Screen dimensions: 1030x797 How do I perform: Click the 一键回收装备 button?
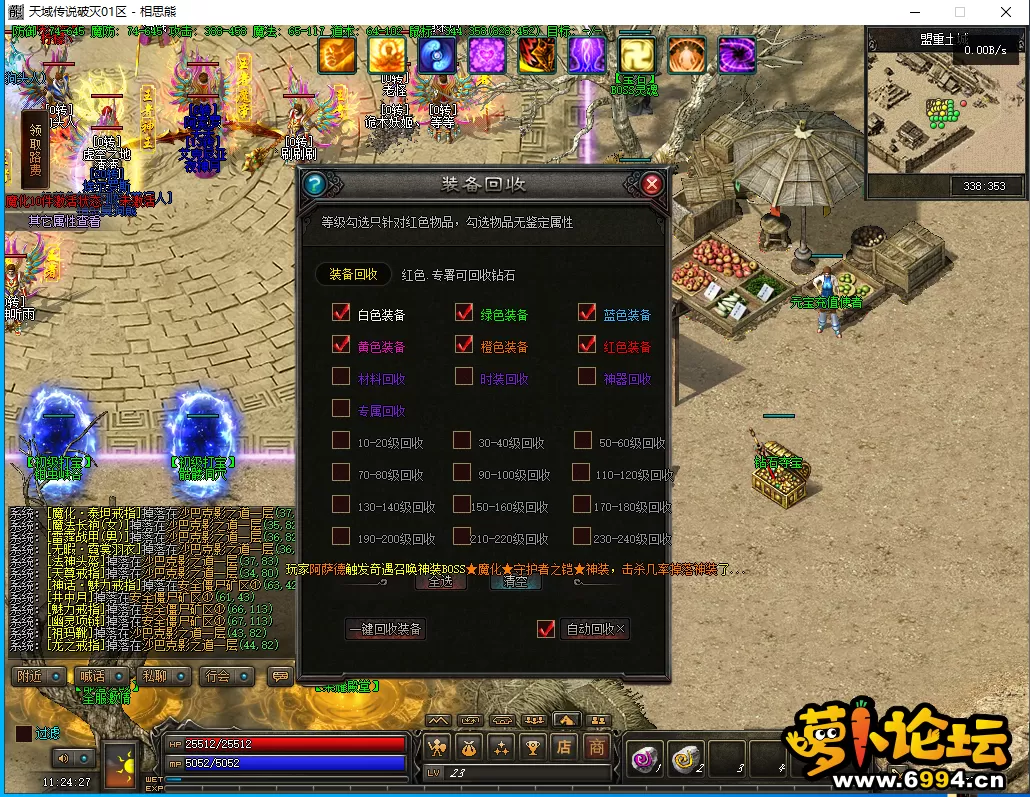[386, 629]
